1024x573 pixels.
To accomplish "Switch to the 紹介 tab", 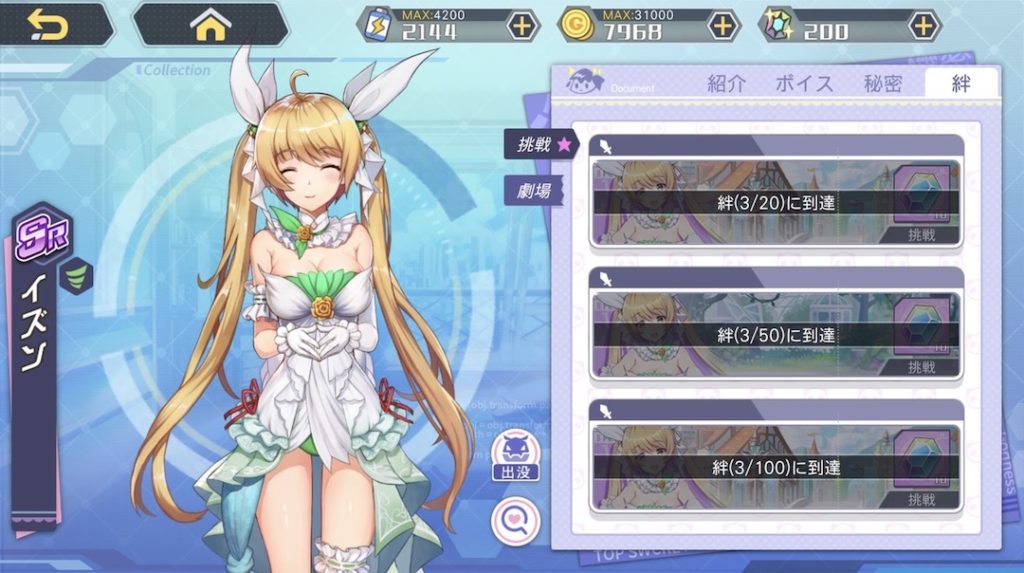I will [x=726, y=84].
